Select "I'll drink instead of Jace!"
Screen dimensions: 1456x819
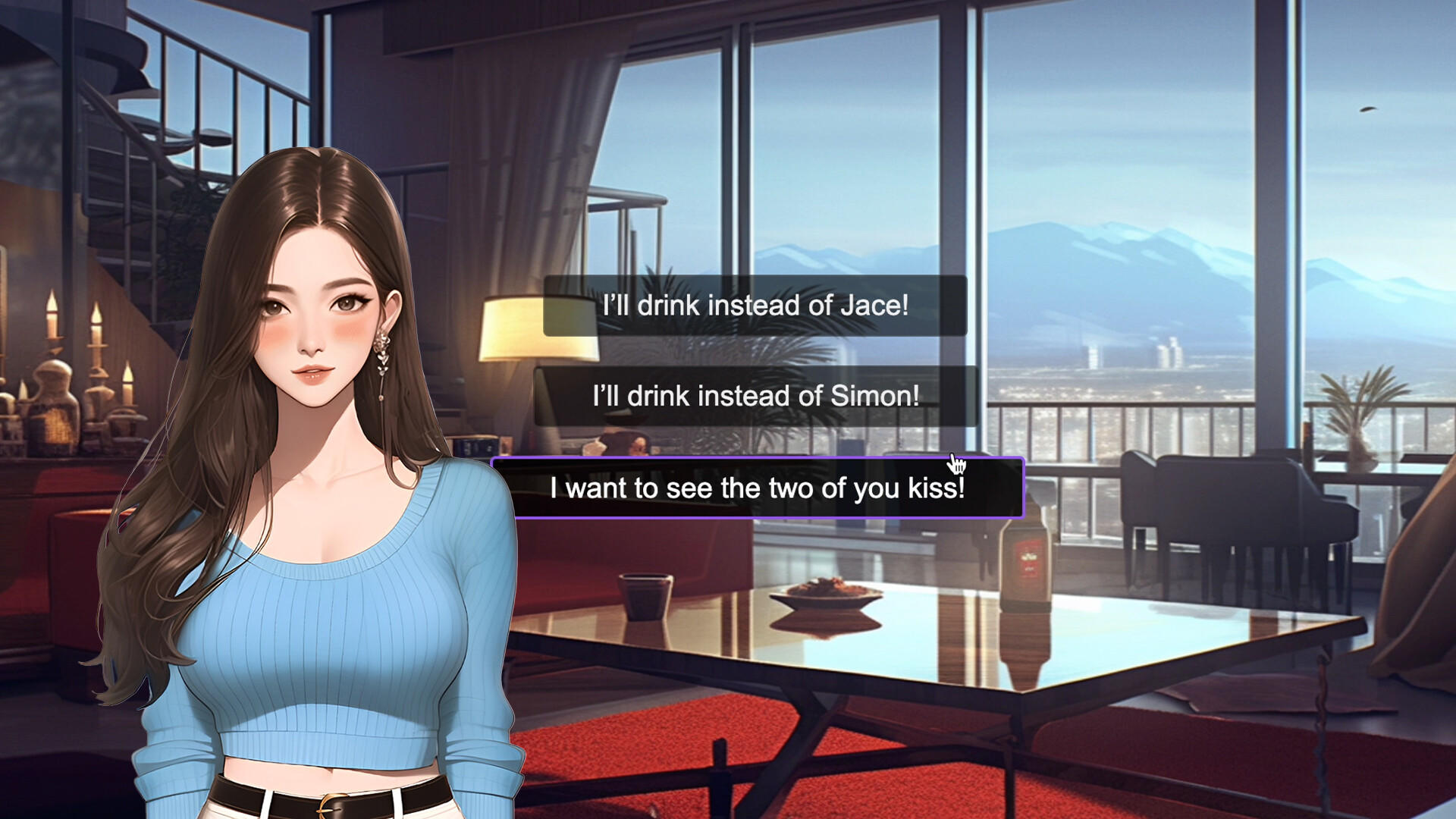tap(755, 306)
